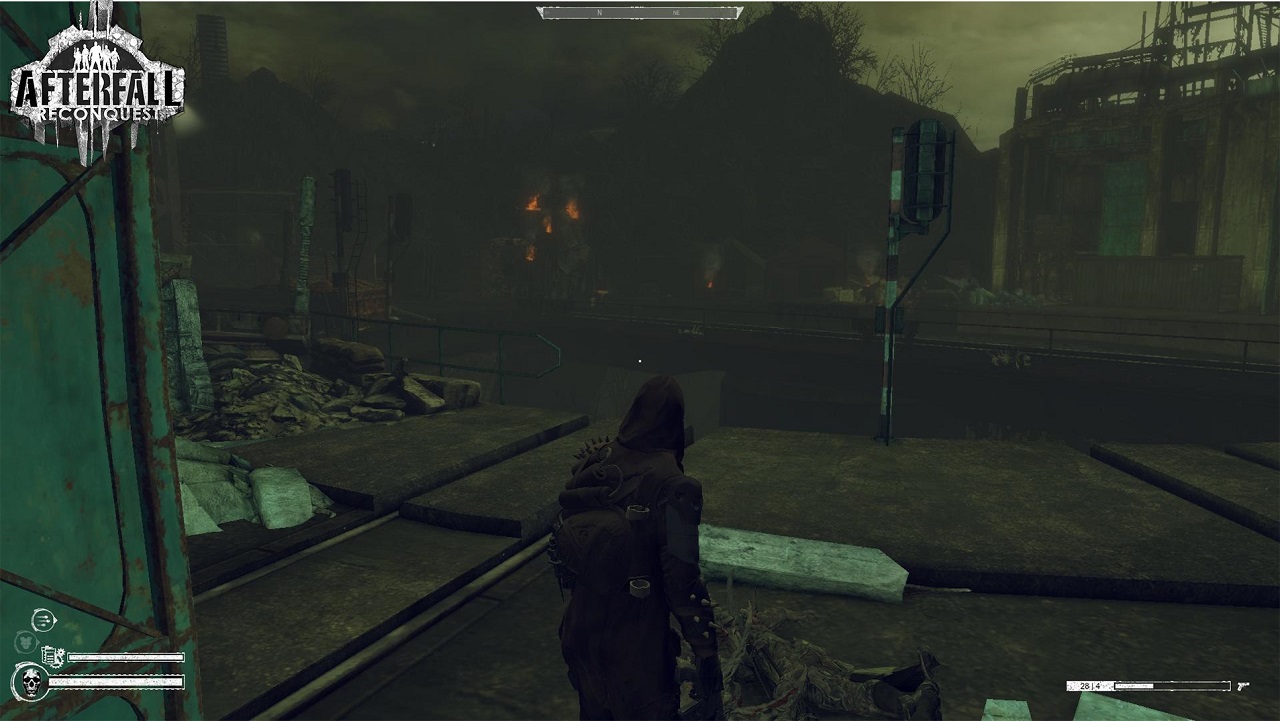Click the compass strip
The width and height of the screenshot is (1280, 721).
tap(639, 13)
